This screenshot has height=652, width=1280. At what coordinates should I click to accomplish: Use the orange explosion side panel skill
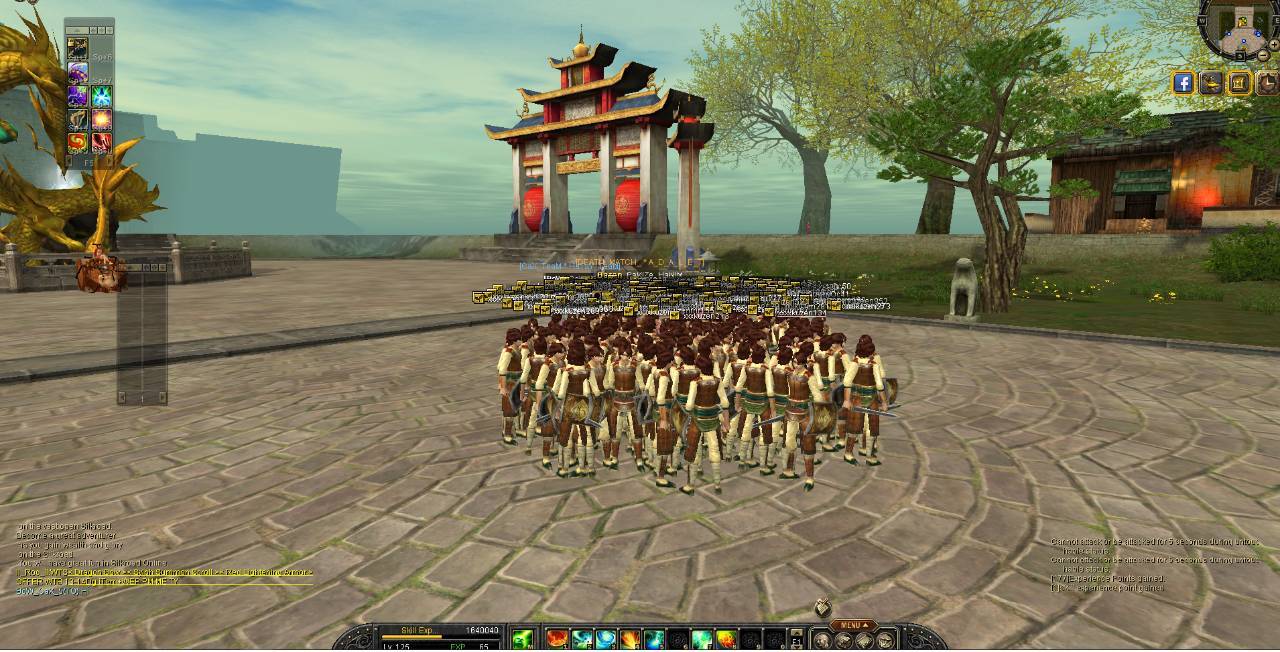coord(101,120)
